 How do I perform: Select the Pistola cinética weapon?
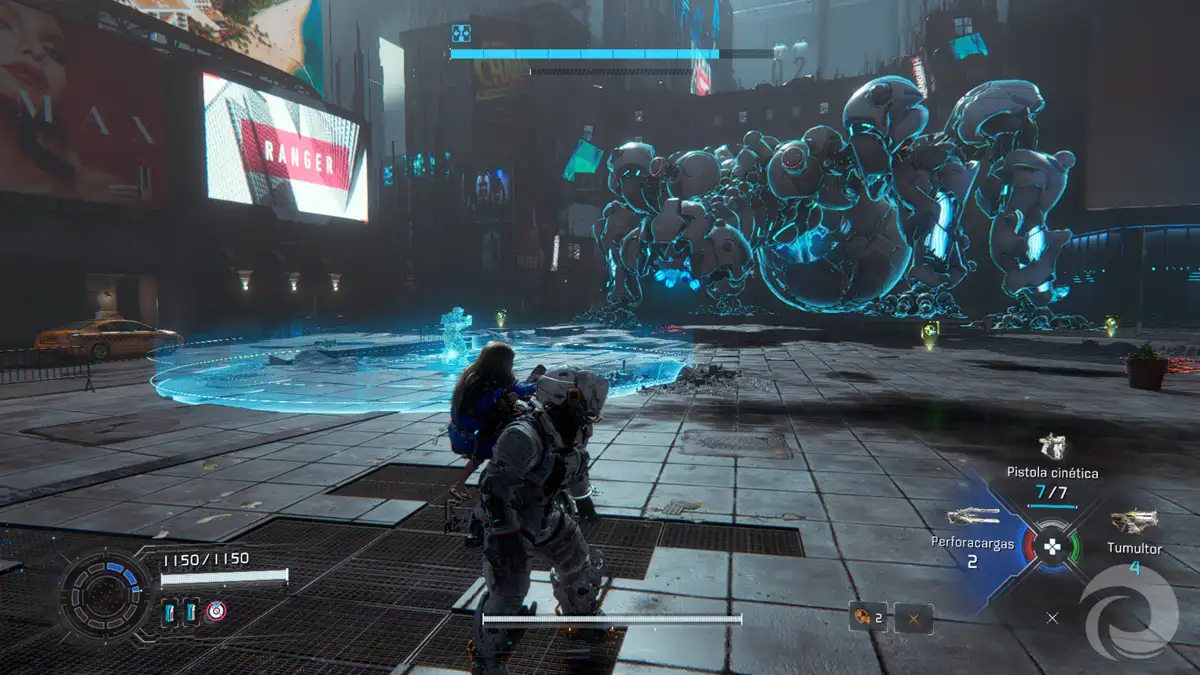pyautogui.click(x=1052, y=446)
